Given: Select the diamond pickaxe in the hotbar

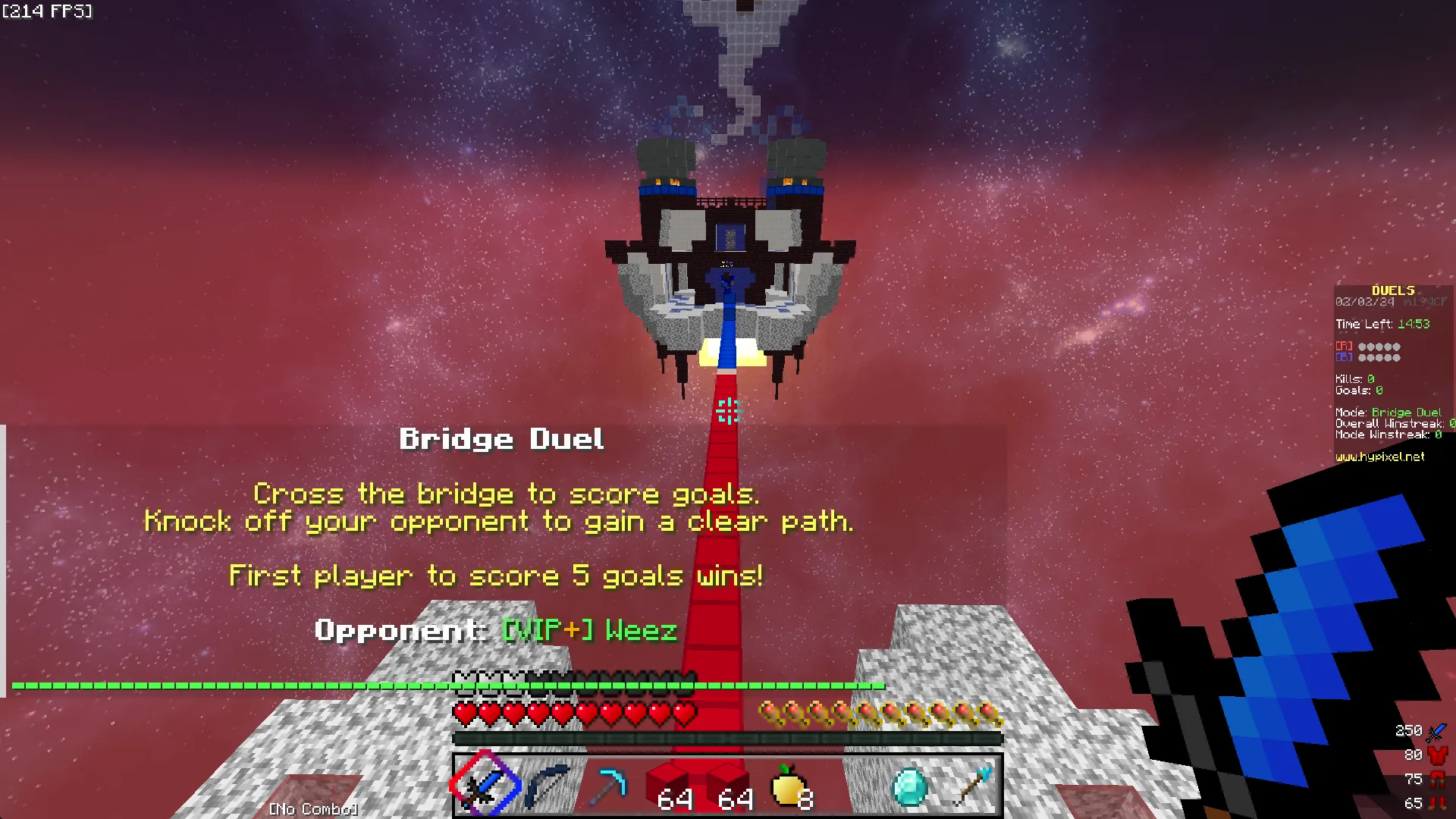Looking at the screenshot, I should (x=609, y=785).
